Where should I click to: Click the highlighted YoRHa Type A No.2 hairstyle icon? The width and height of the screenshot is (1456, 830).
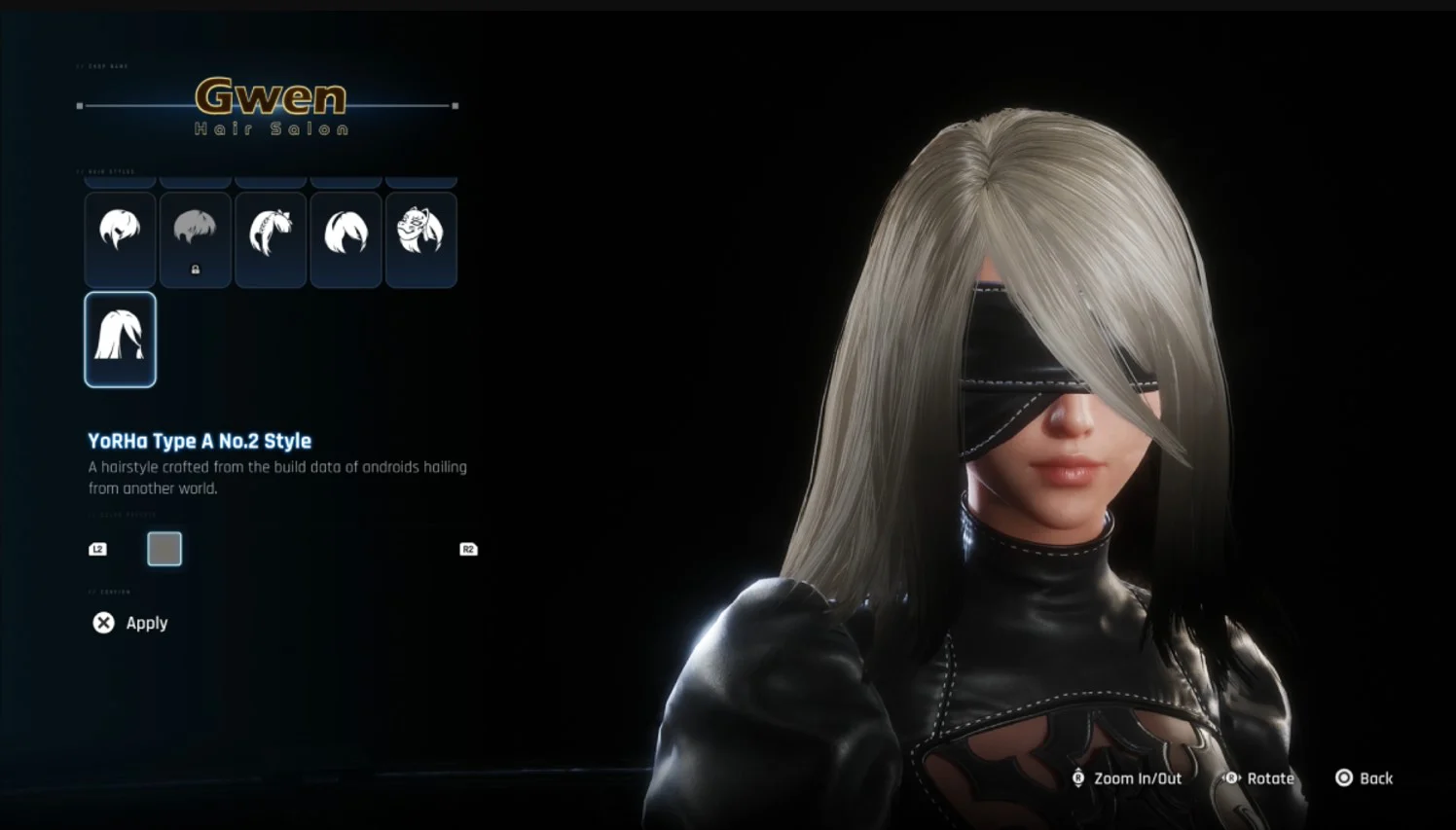pos(120,340)
